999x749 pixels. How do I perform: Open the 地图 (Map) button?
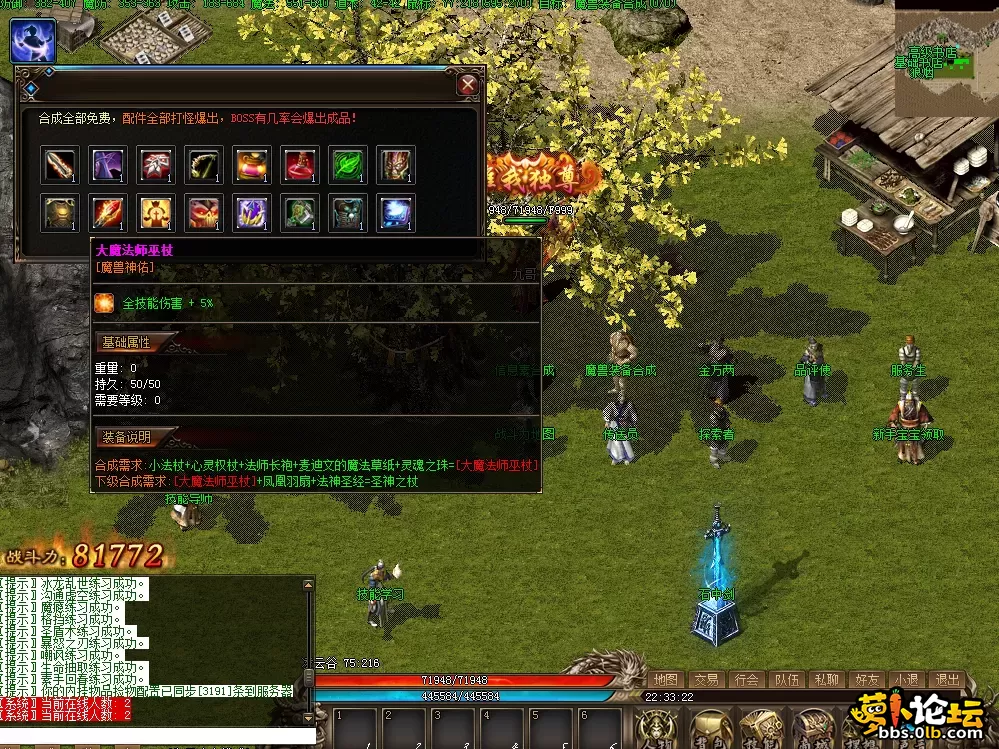pyautogui.click(x=666, y=680)
